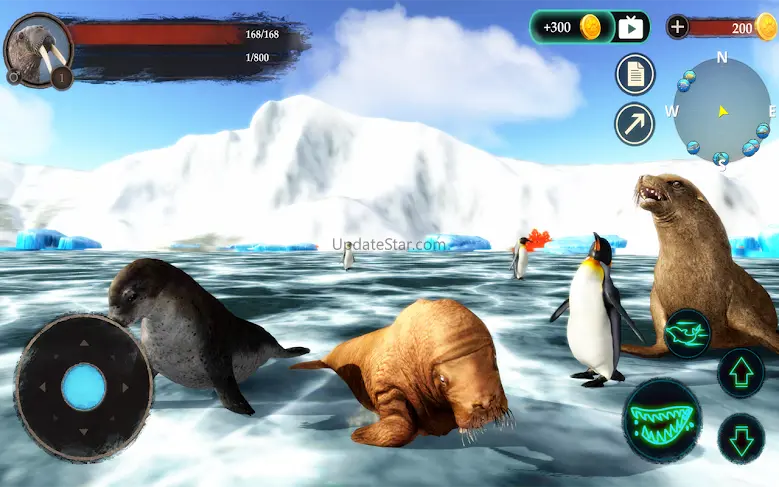Add more coins with plus button
Viewport: 779px width, 487px height.
tap(678, 27)
